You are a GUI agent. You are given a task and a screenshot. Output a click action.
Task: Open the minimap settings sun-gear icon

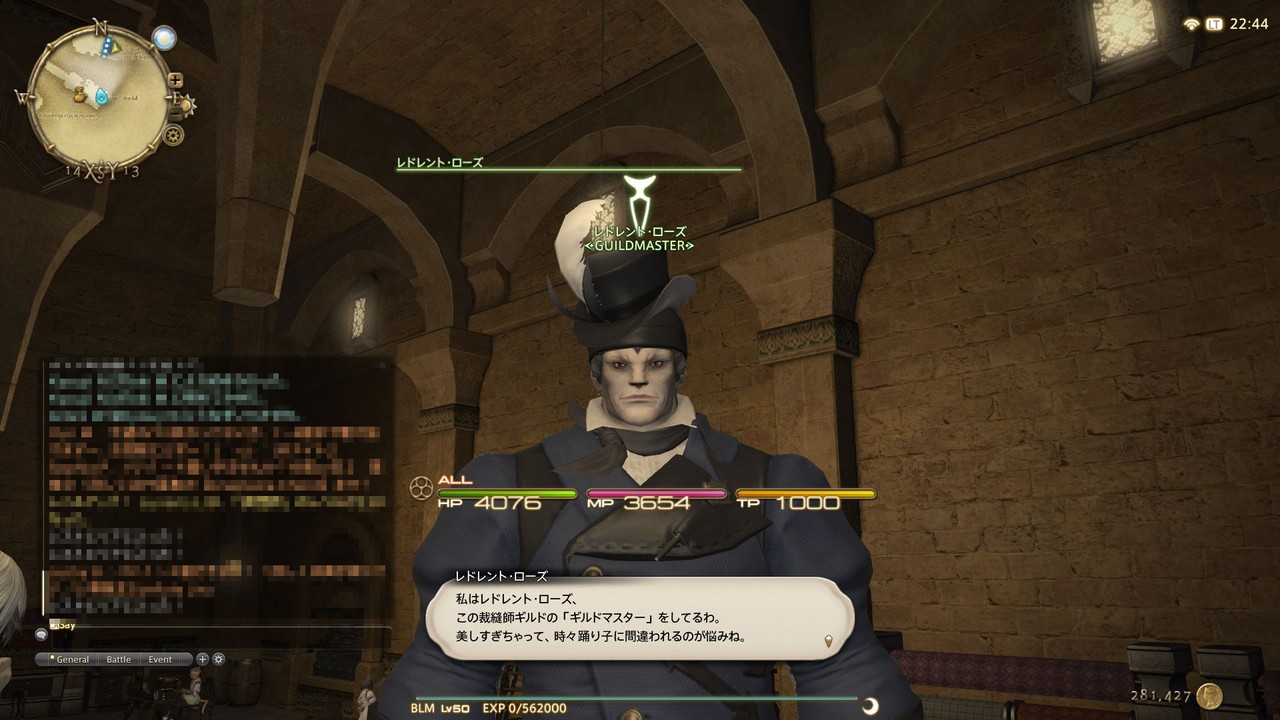(186, 103)
